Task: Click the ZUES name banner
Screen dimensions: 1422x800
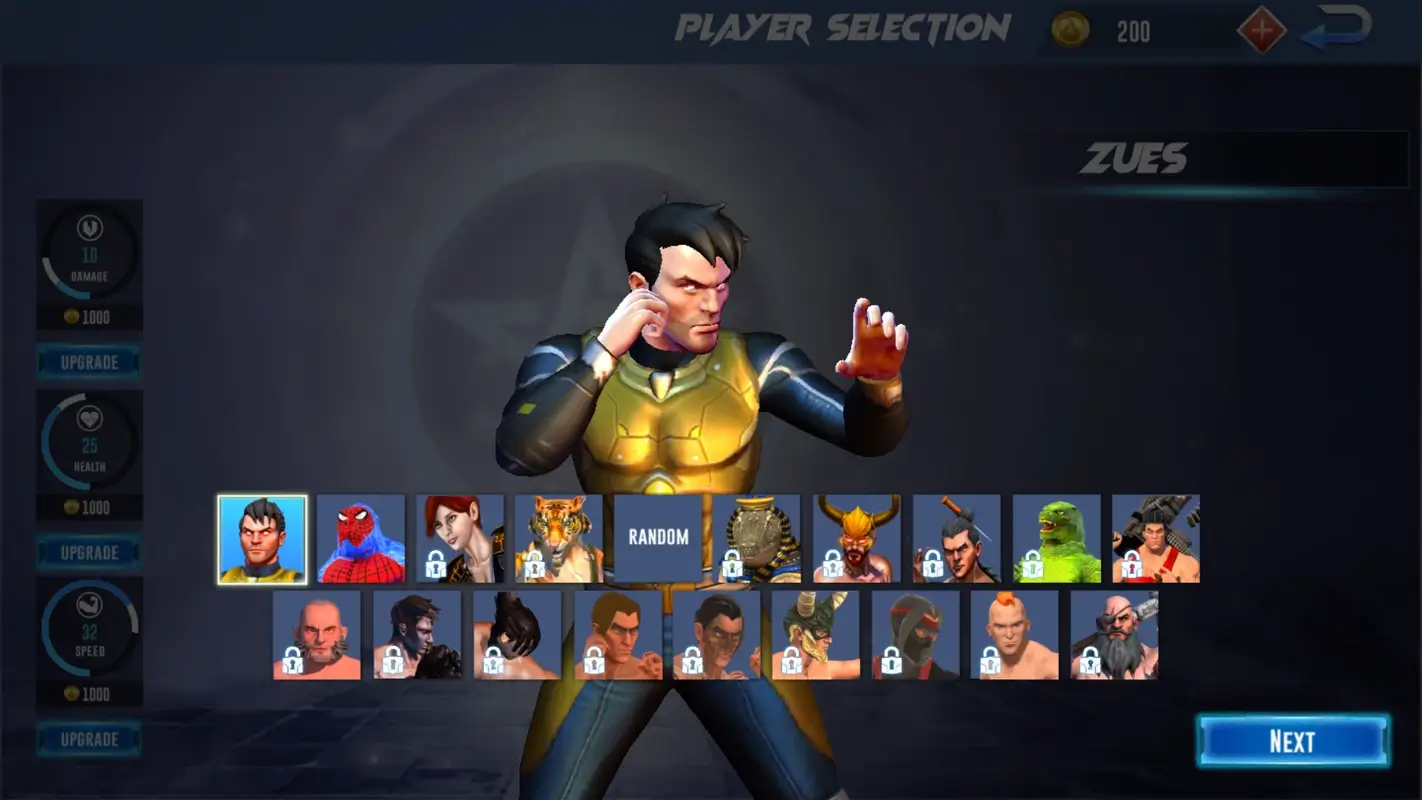Action: click(x=1141, y=159)
